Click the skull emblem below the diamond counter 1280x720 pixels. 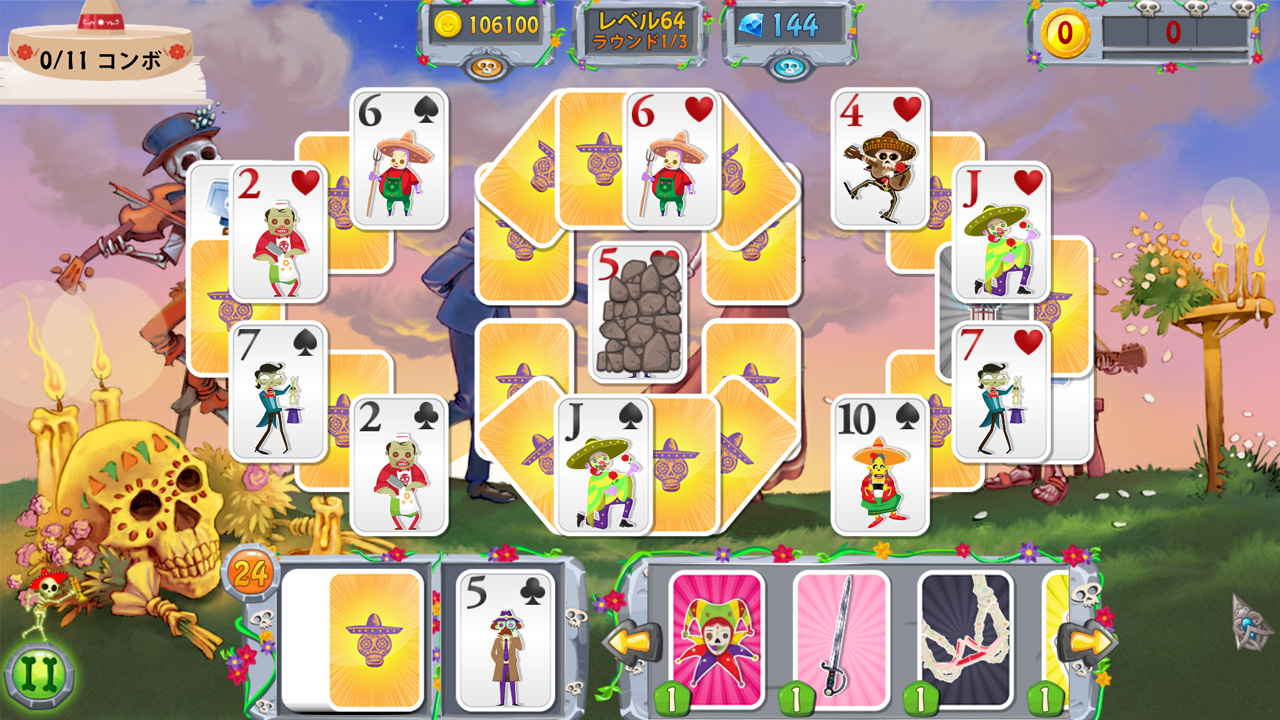[x=790, y=66]
